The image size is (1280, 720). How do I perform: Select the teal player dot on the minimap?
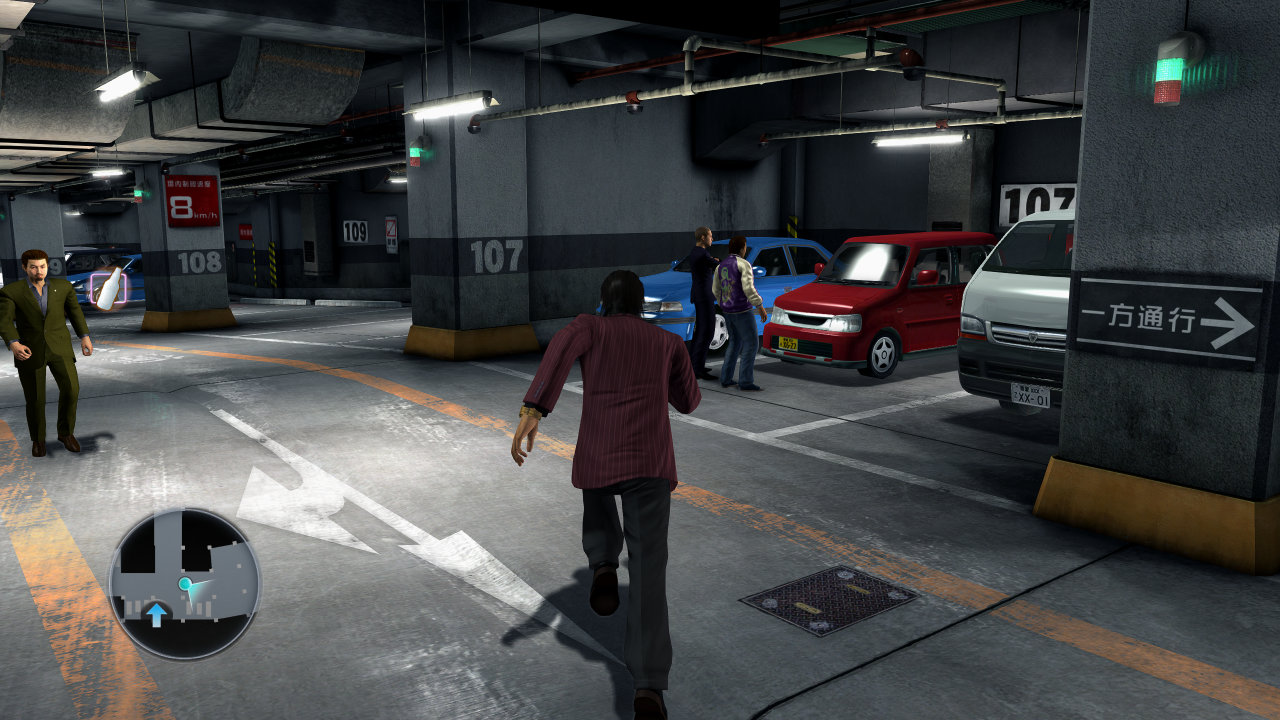185,583
